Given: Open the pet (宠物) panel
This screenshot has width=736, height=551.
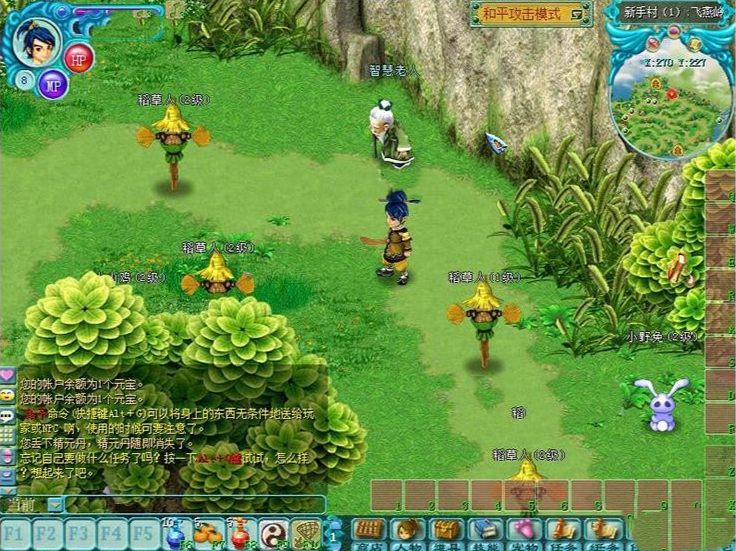Looking at the screenshot, I should [522, 531].
